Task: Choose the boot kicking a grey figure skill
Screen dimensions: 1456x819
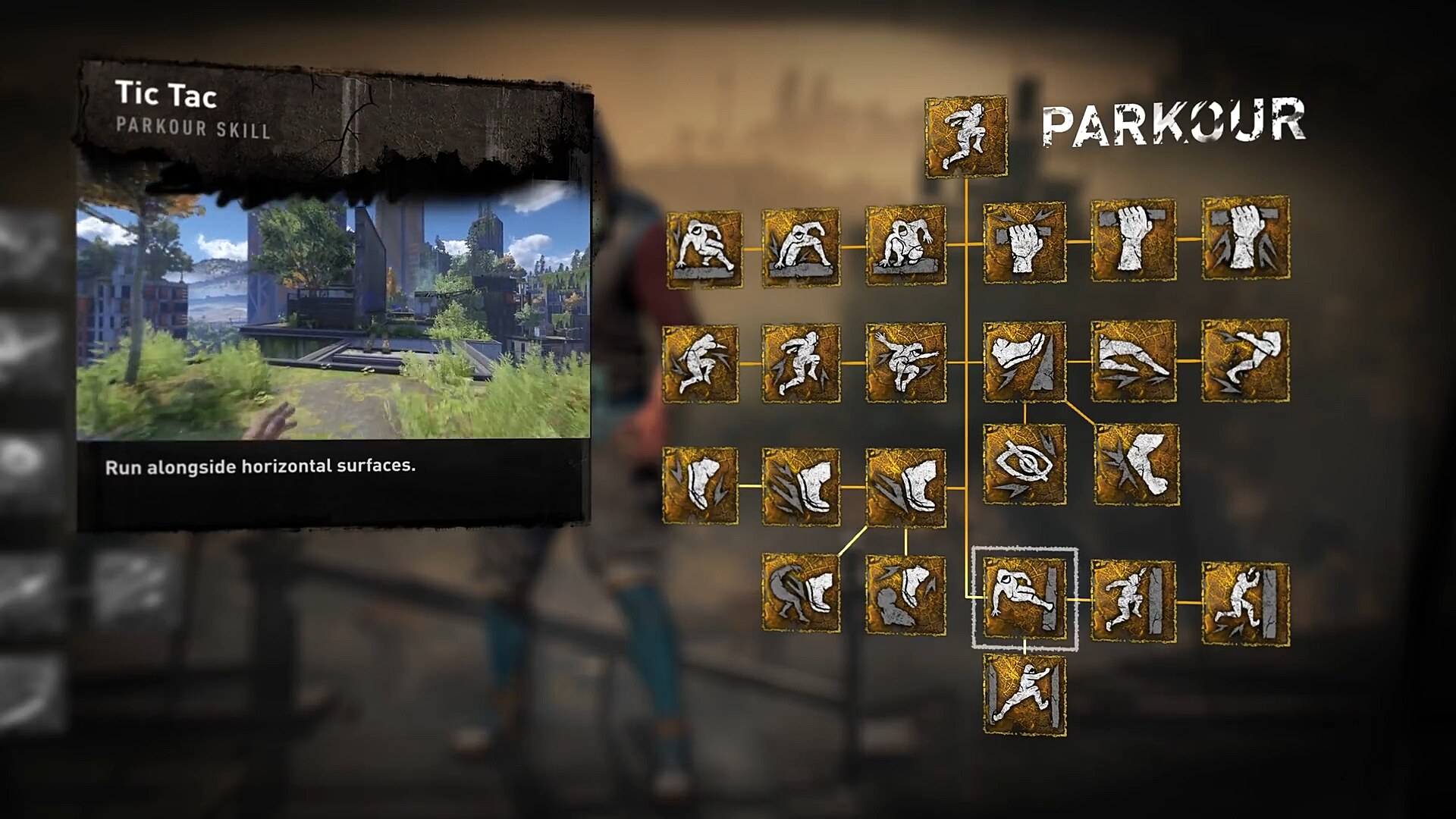Action: coord(802,595)
